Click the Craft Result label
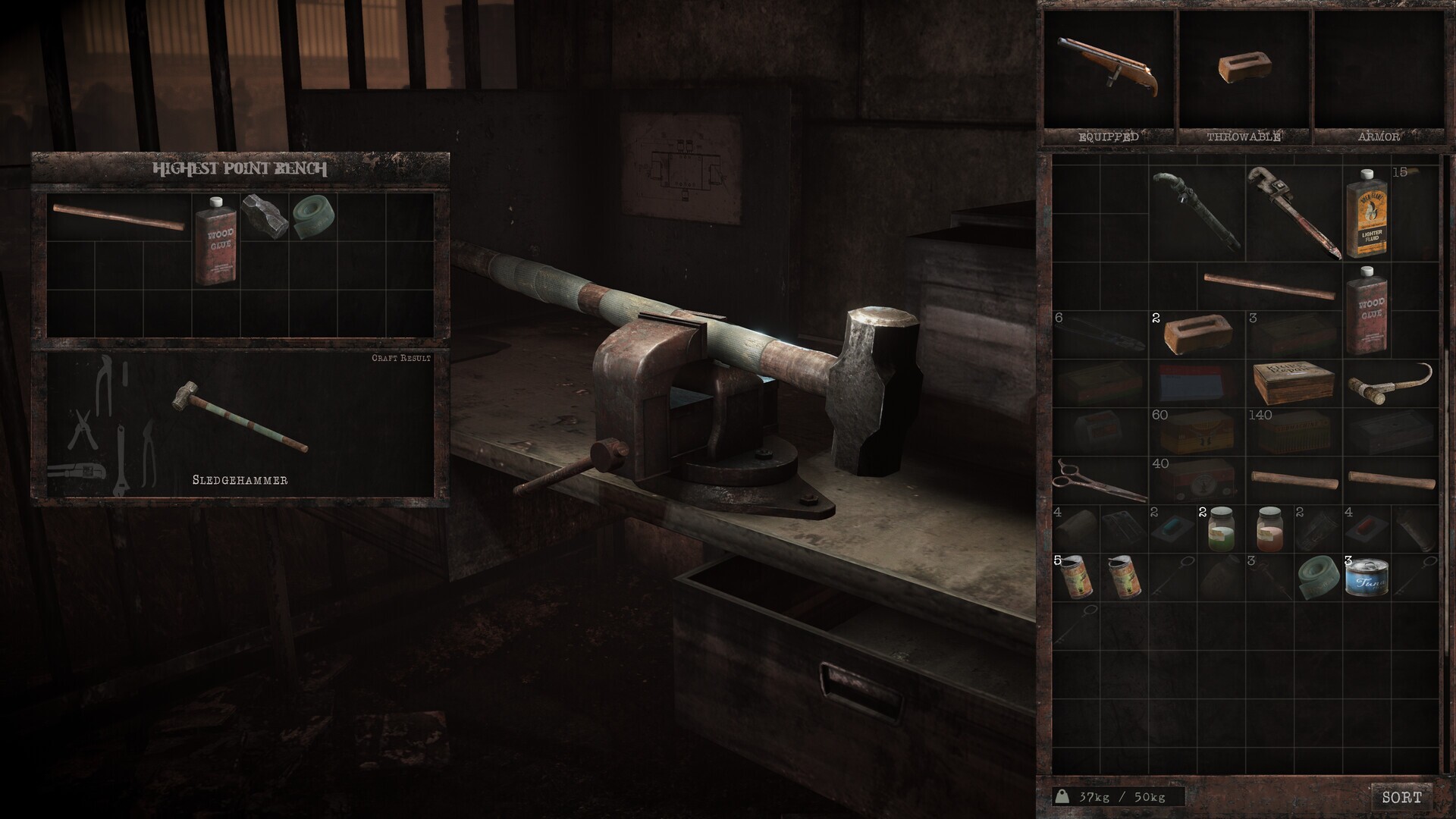1456x819 pixels. coord(400,358)
